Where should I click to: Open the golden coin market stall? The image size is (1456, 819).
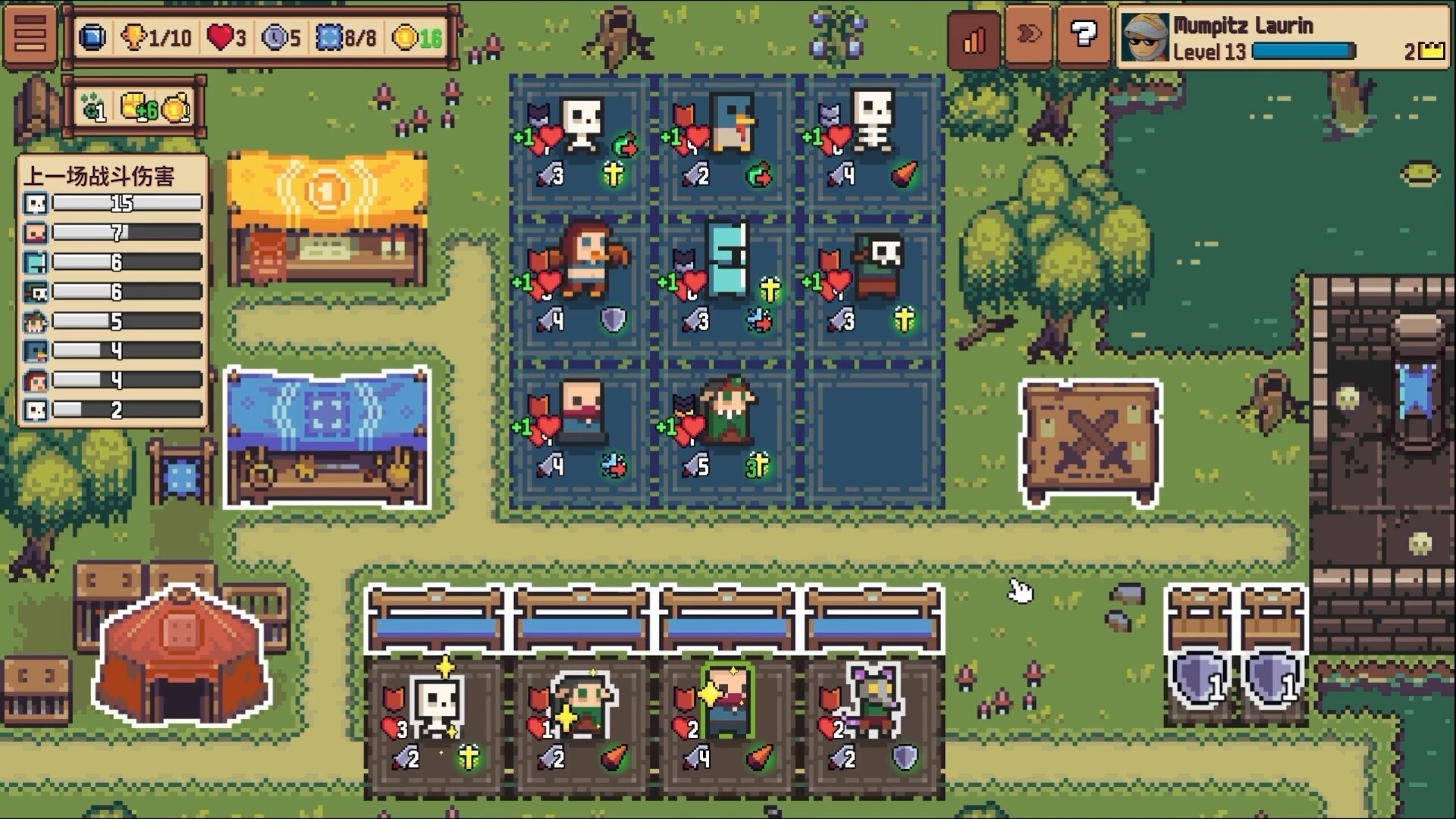[x=326, y=220]
